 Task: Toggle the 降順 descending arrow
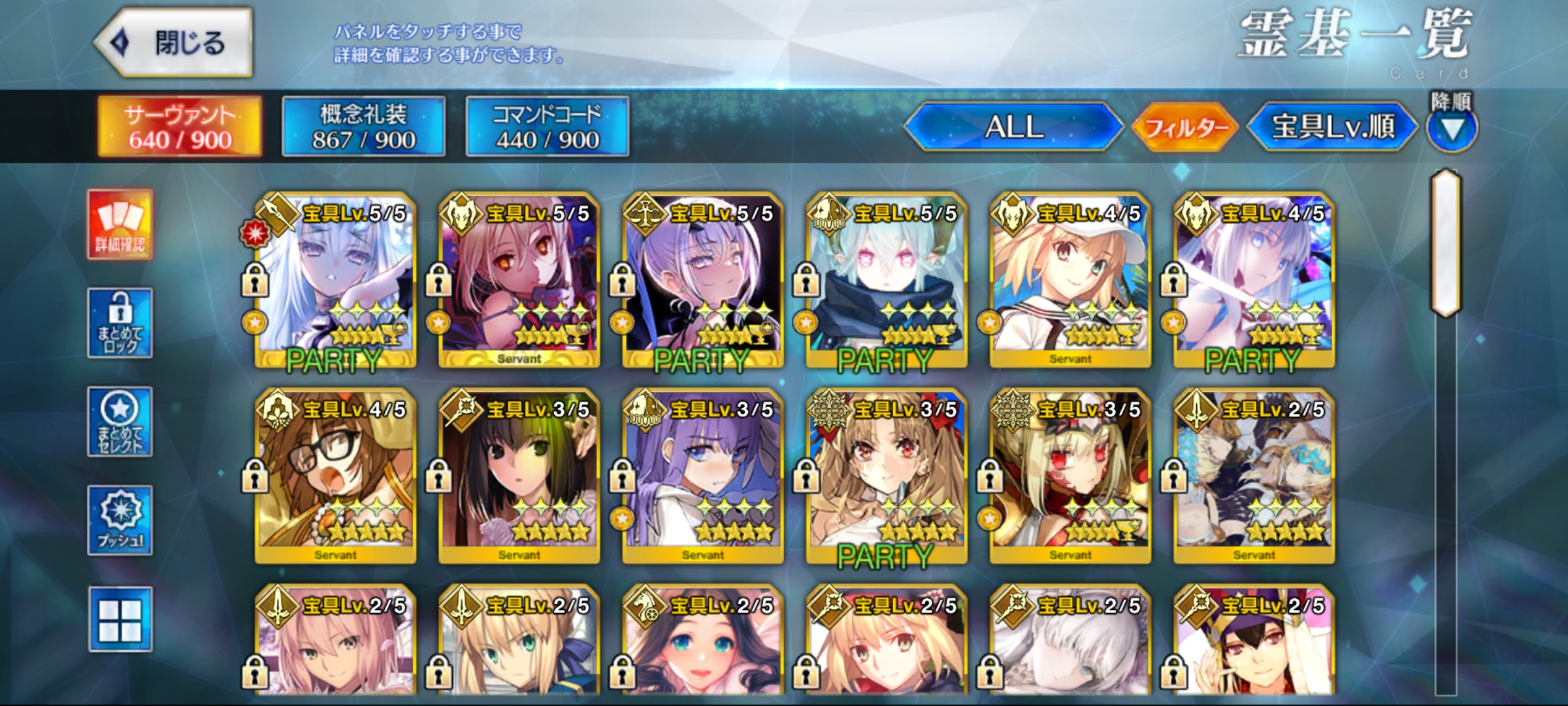pos(1451,129)
